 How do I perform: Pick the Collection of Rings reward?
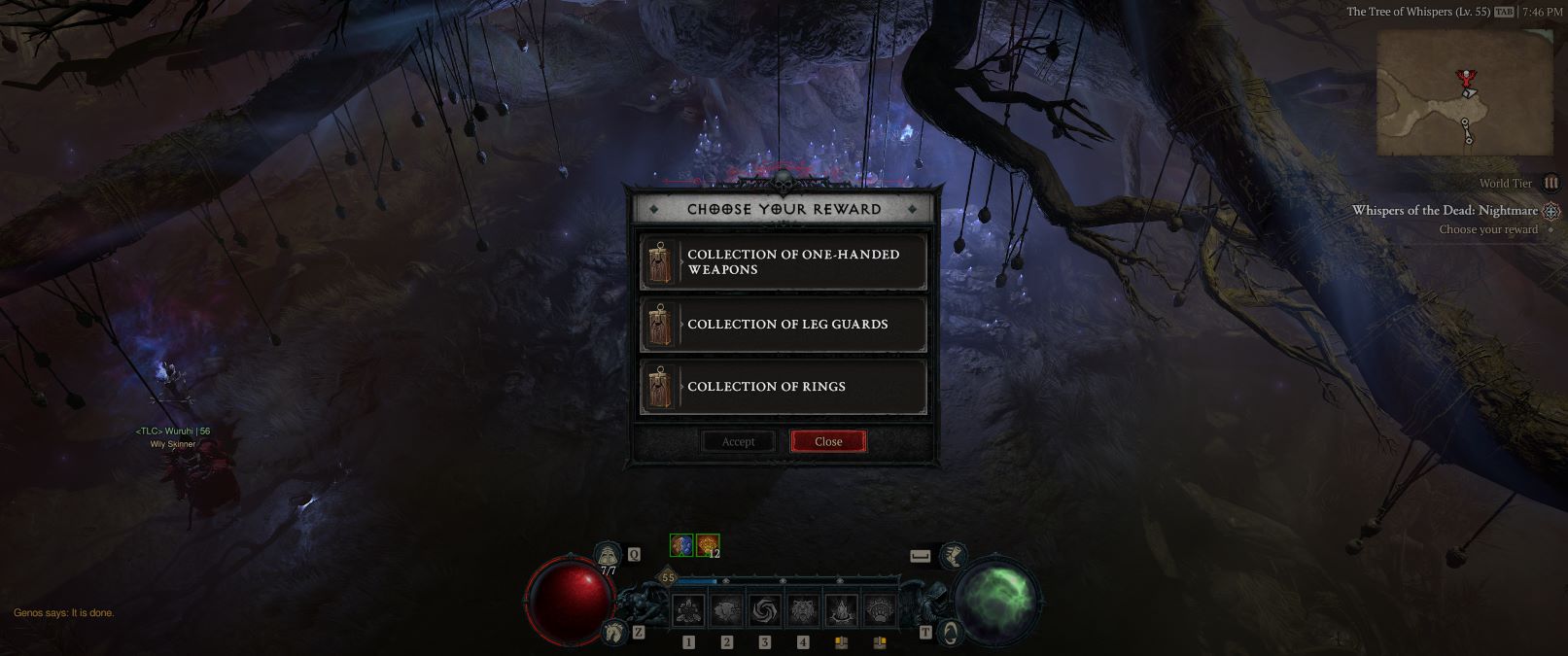click(x=783, y=387)
